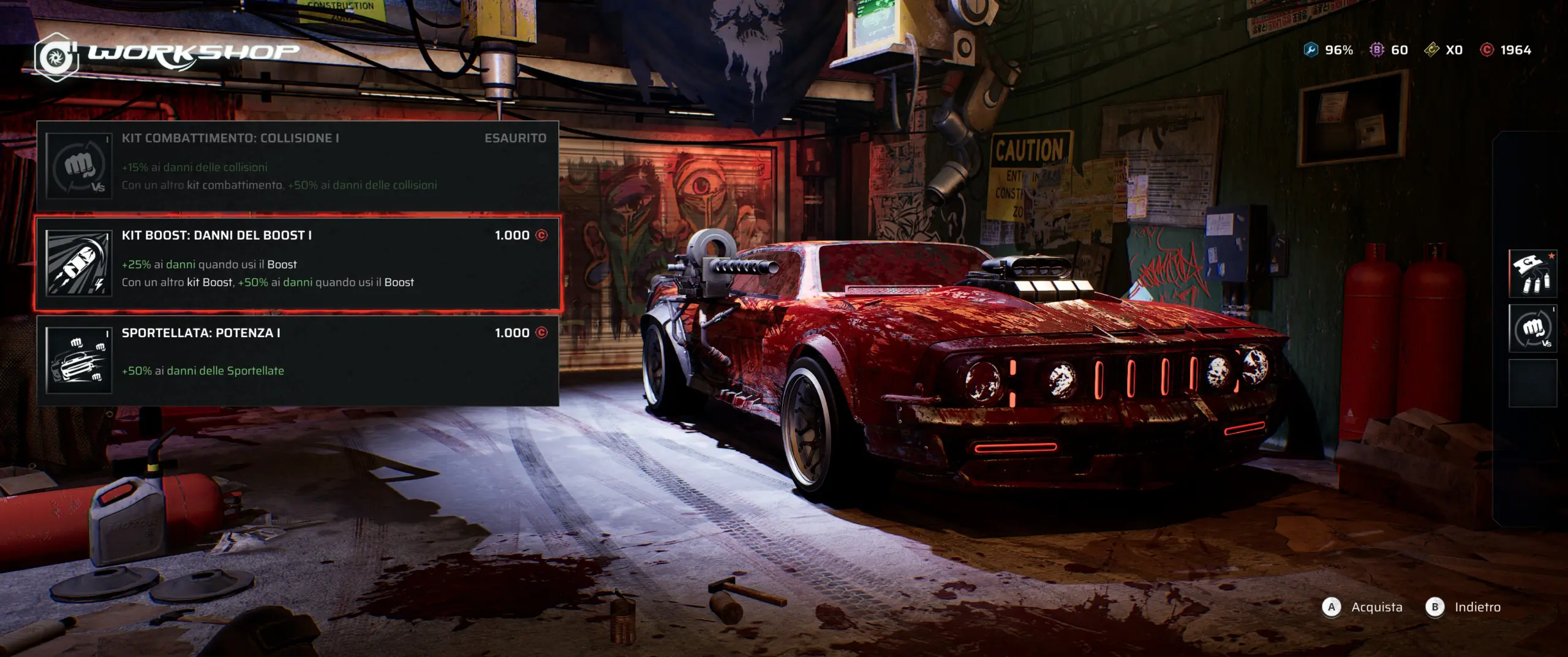Image resolution: width=1568 pixels, height=657 pixels.
Task: Select the equipped fist collision kit slot
Action: pos(1532,328)
